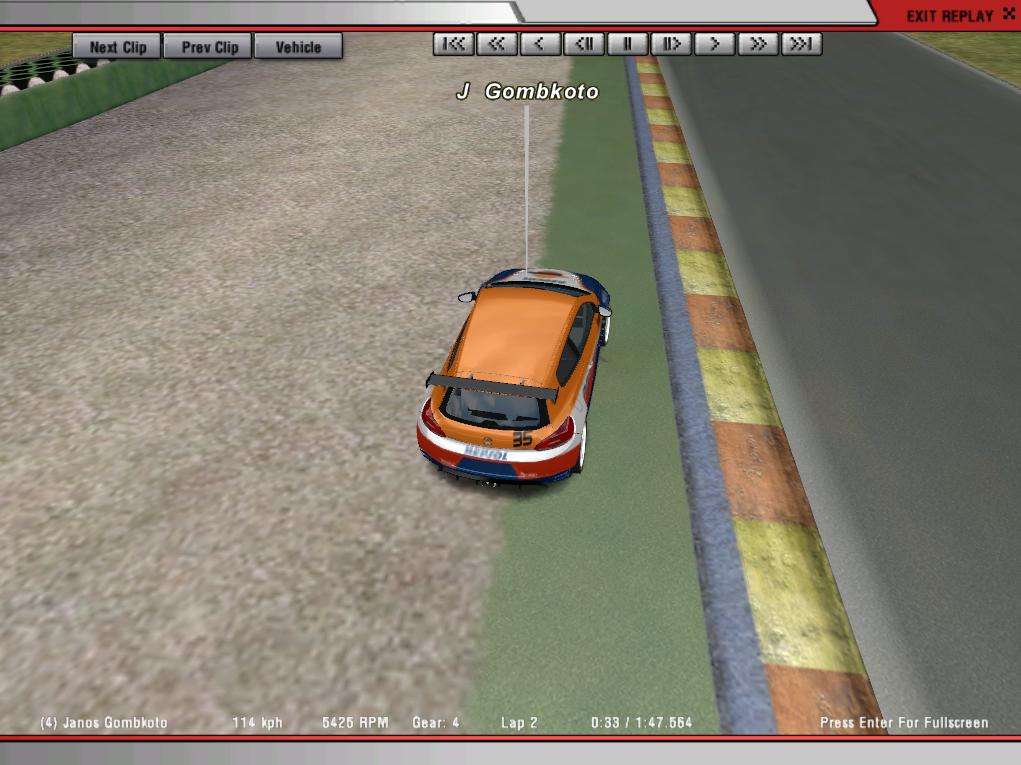Skip to the replay end

[802, 44]
